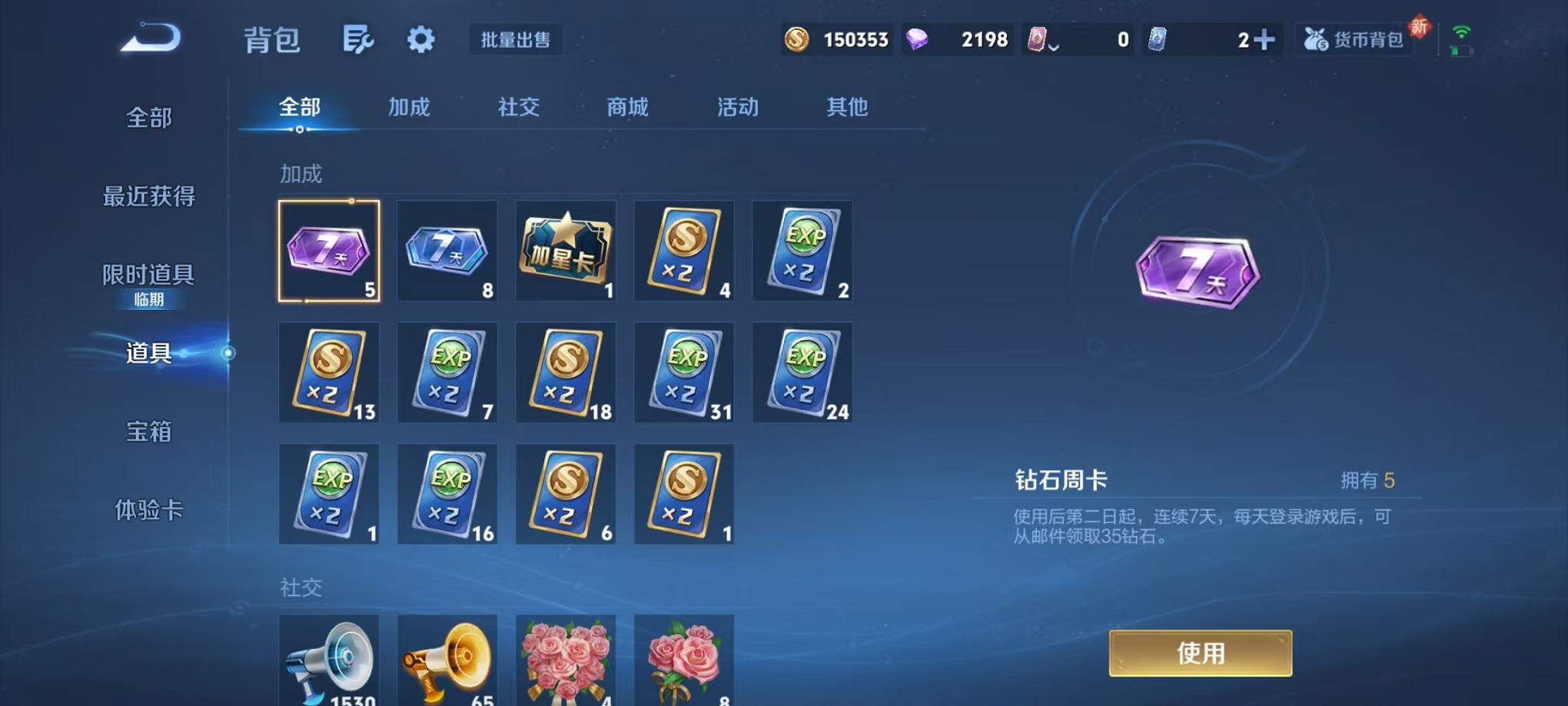Click the gold coin currency icon
Screen dimensions: 1568x706
click(796, 38)
